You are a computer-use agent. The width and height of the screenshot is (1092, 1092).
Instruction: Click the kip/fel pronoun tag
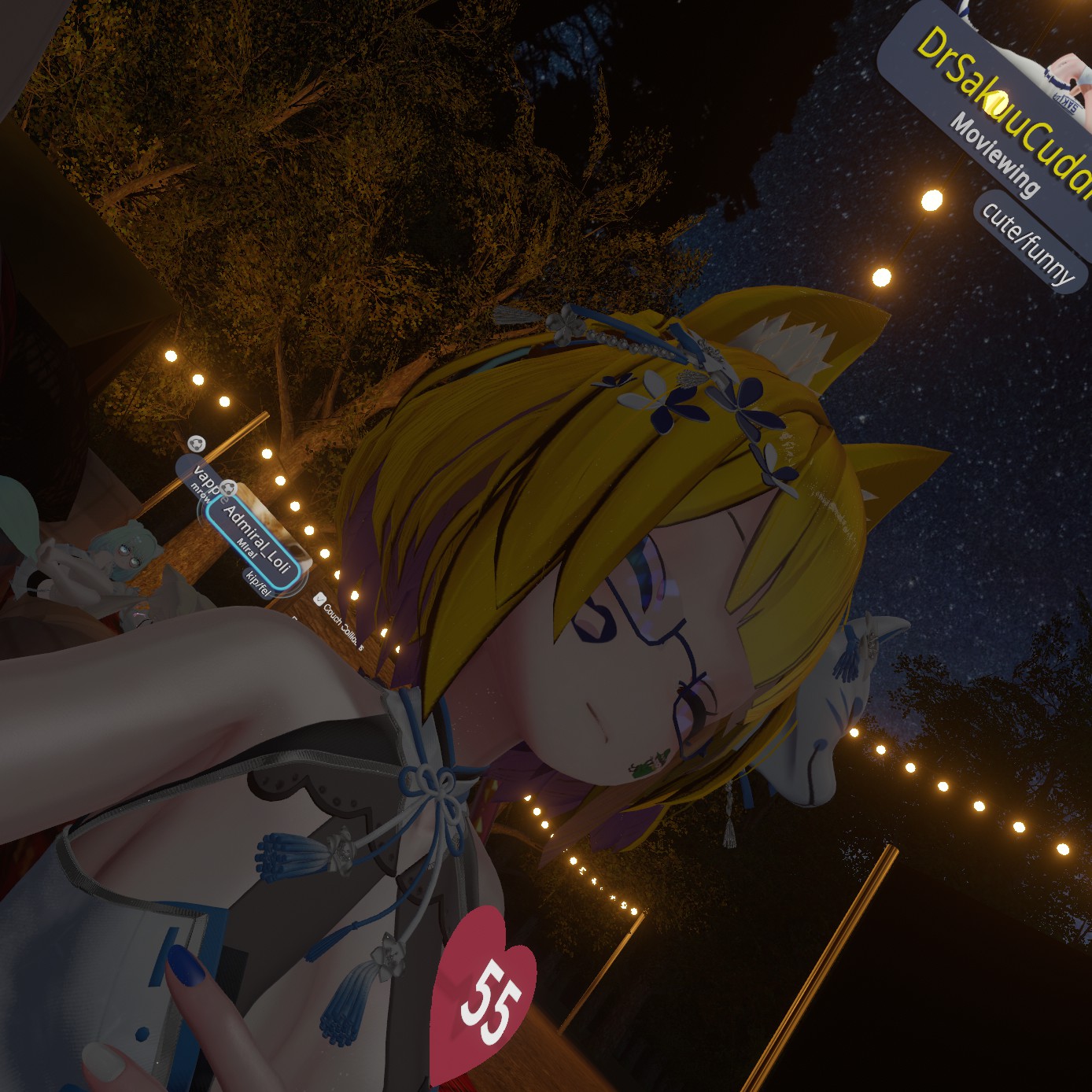pos(257,584)
